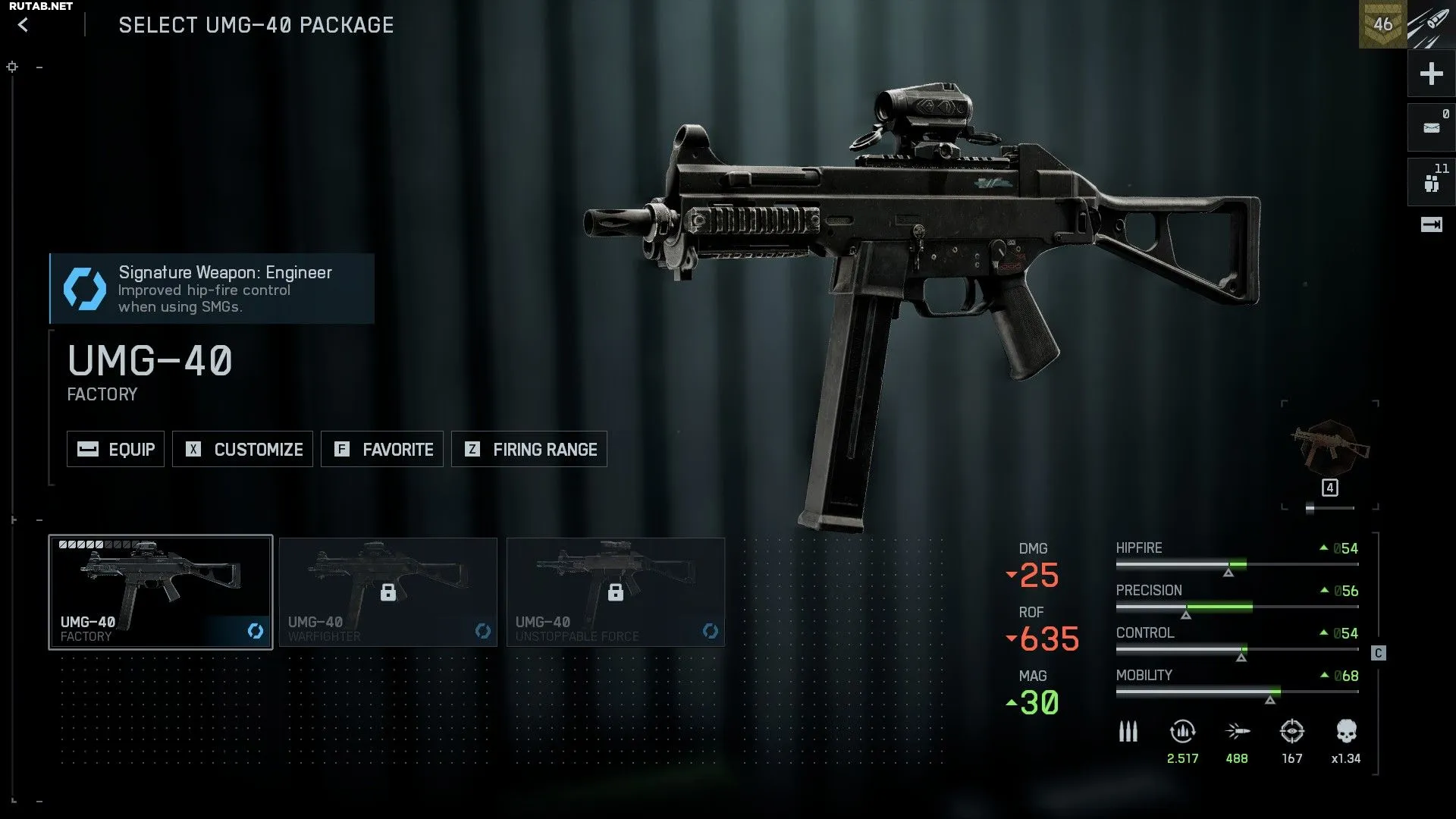Choose the locked UMG-40 Unstoppable Force package
This screenshot has height=819, width=1456.
(616, 592)
